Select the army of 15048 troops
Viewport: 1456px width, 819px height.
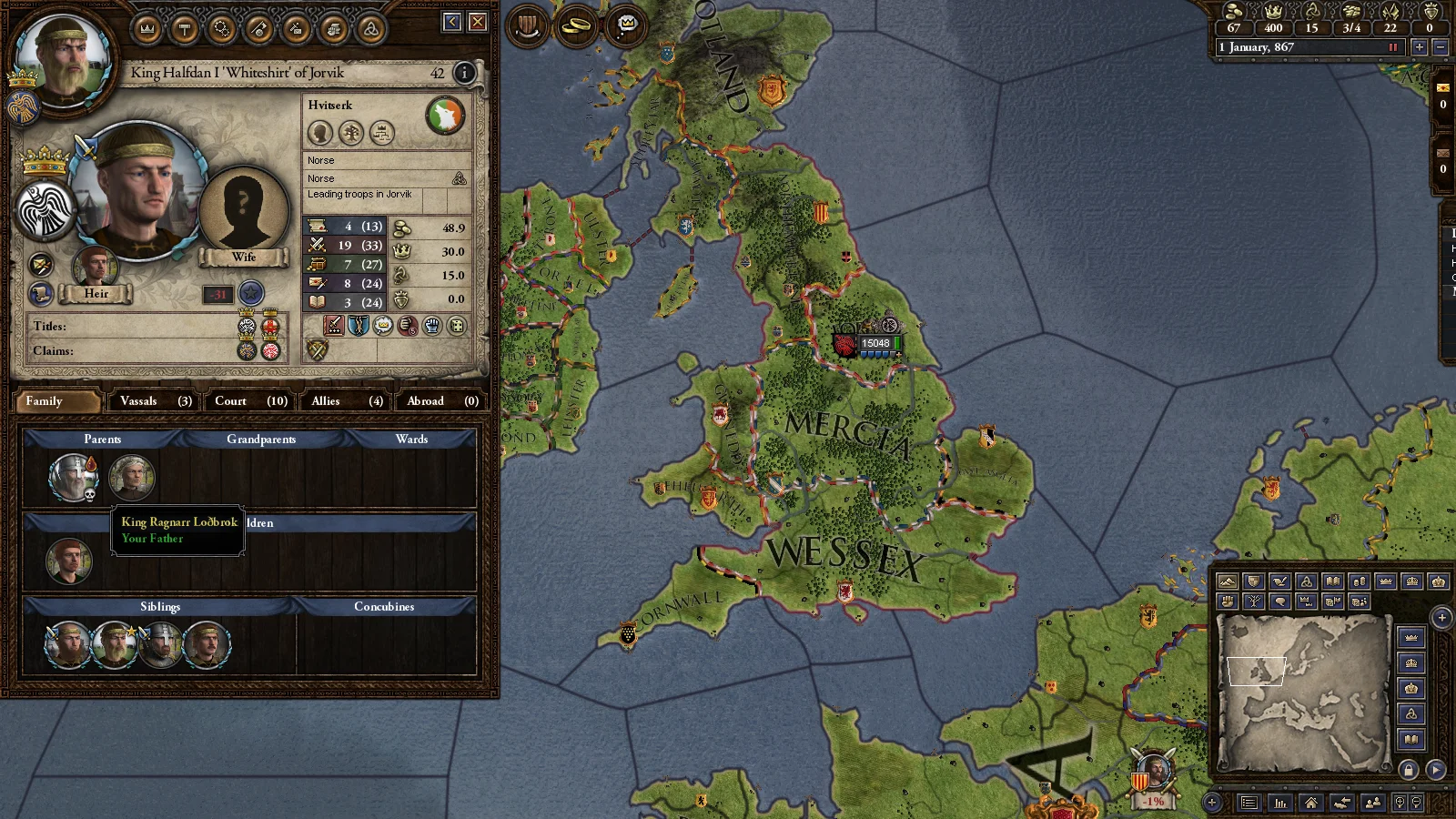coord(871,344)
